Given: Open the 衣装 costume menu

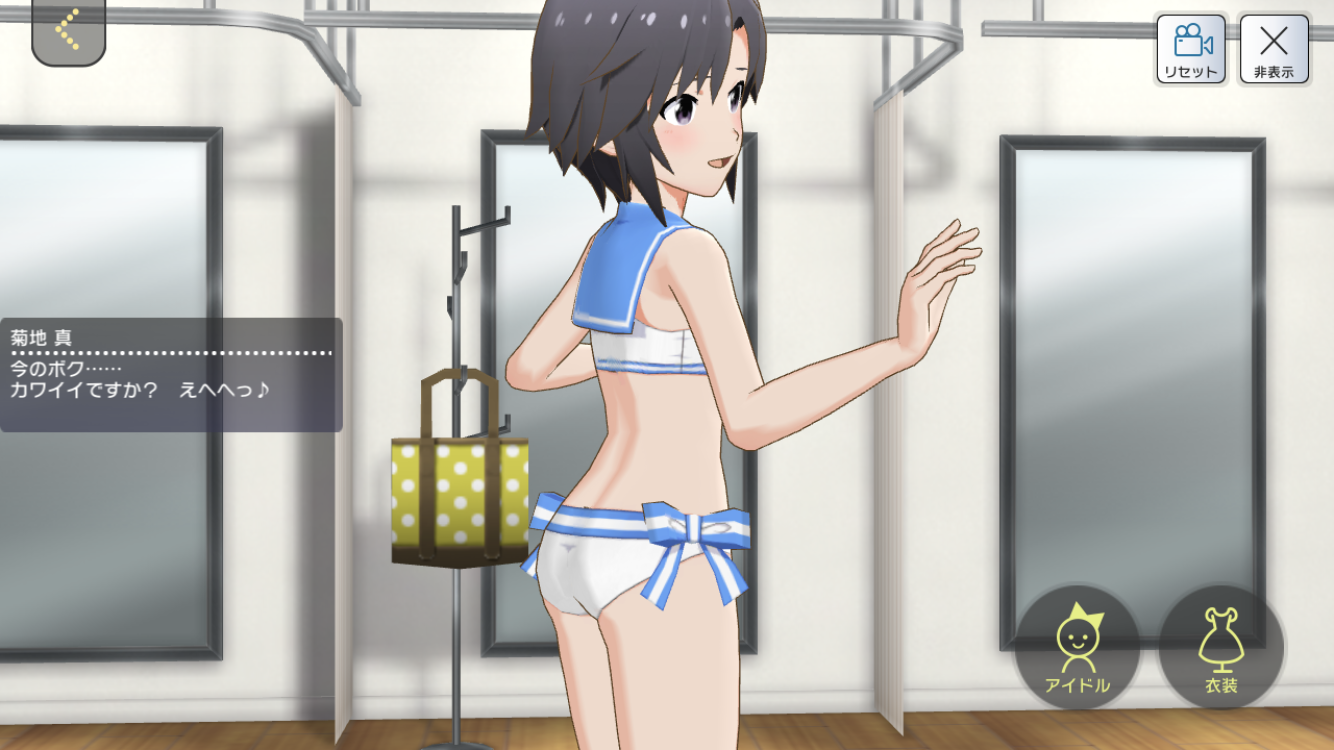Looking at the screenshot, I should (x=1220, y=647).
